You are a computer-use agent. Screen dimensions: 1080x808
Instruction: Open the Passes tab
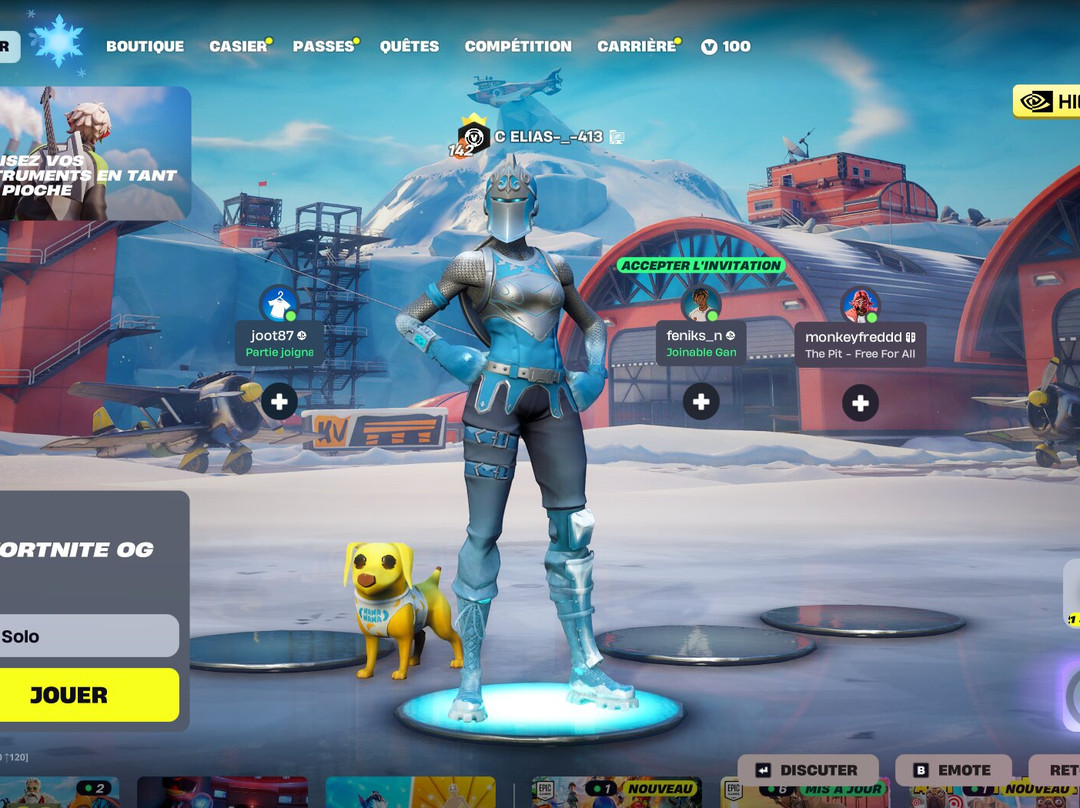(x=323, y=46)
